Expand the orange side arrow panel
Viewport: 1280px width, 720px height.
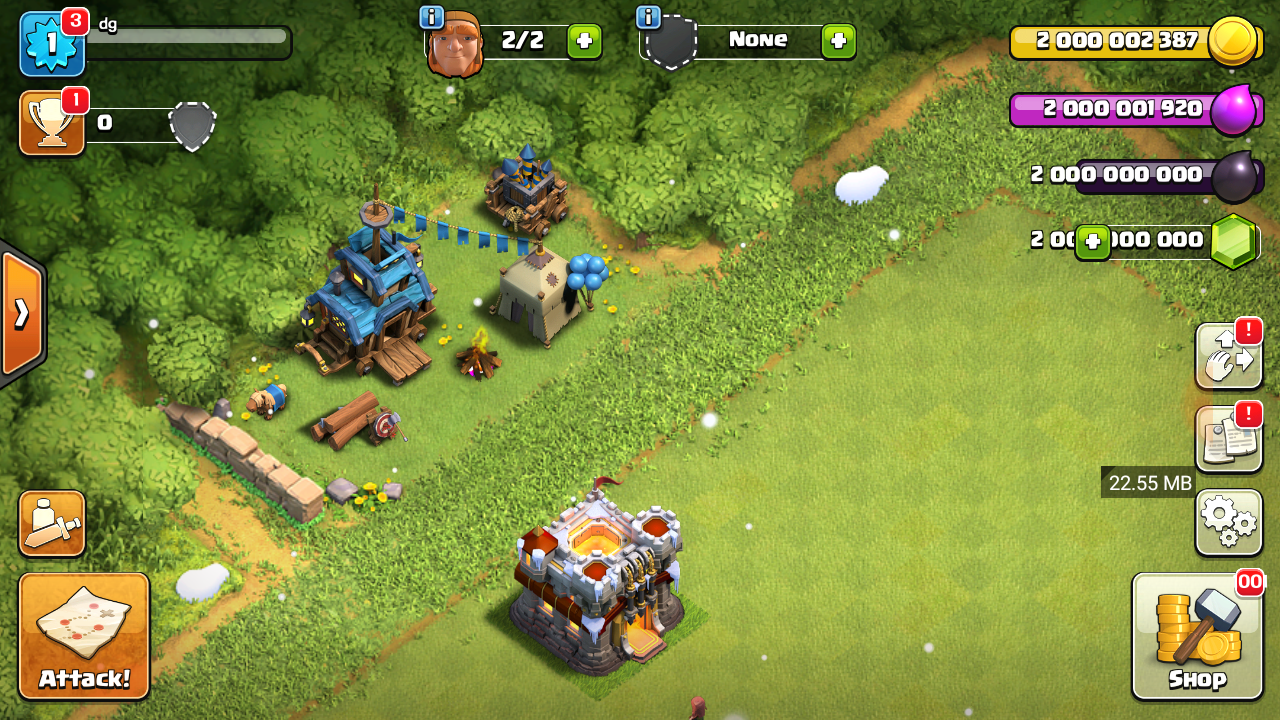[21, 313]
